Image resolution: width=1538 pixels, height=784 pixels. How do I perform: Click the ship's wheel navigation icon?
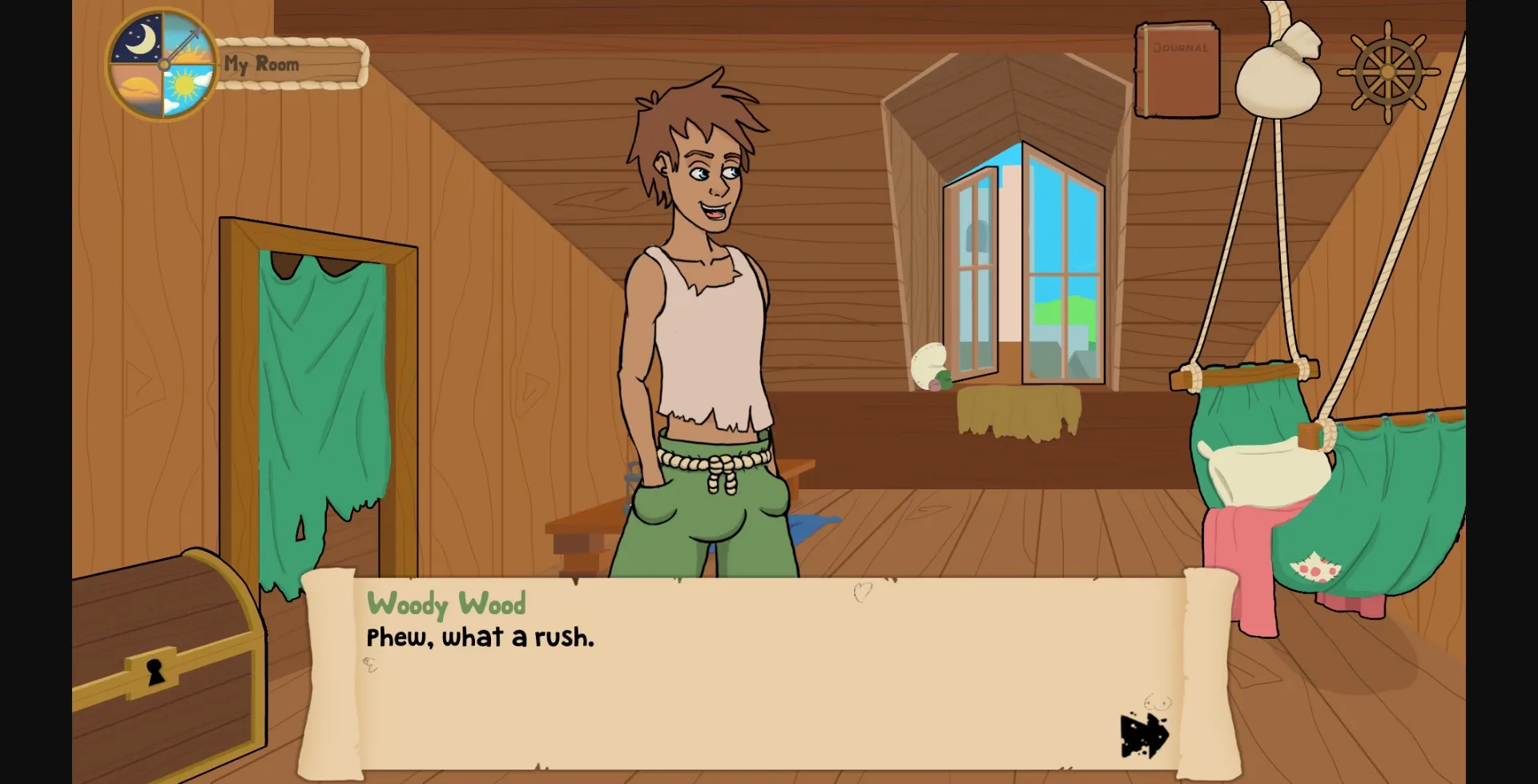1388,70
